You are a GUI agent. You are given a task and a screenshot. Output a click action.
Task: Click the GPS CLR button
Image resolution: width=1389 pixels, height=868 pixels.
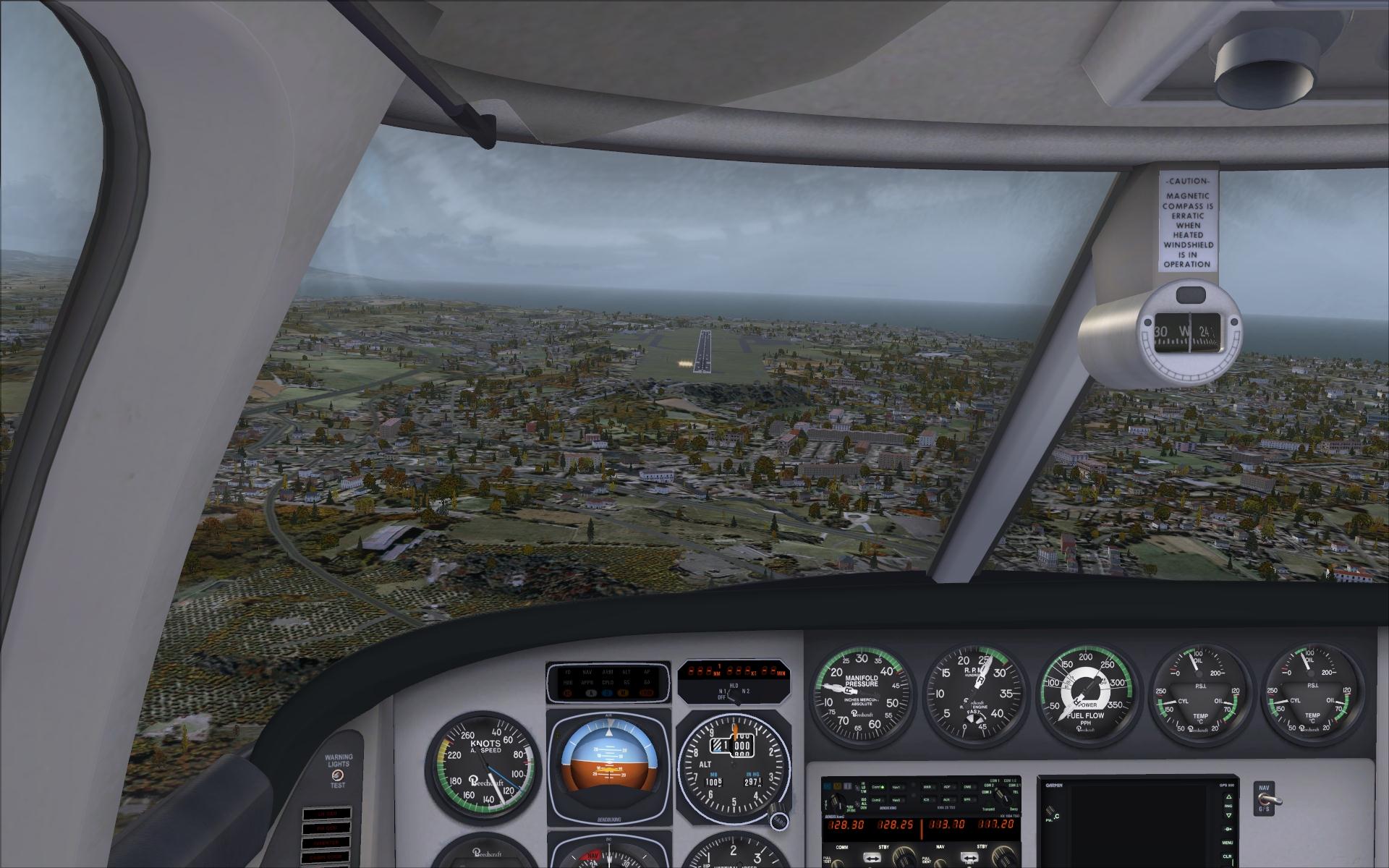[1228, 856]
